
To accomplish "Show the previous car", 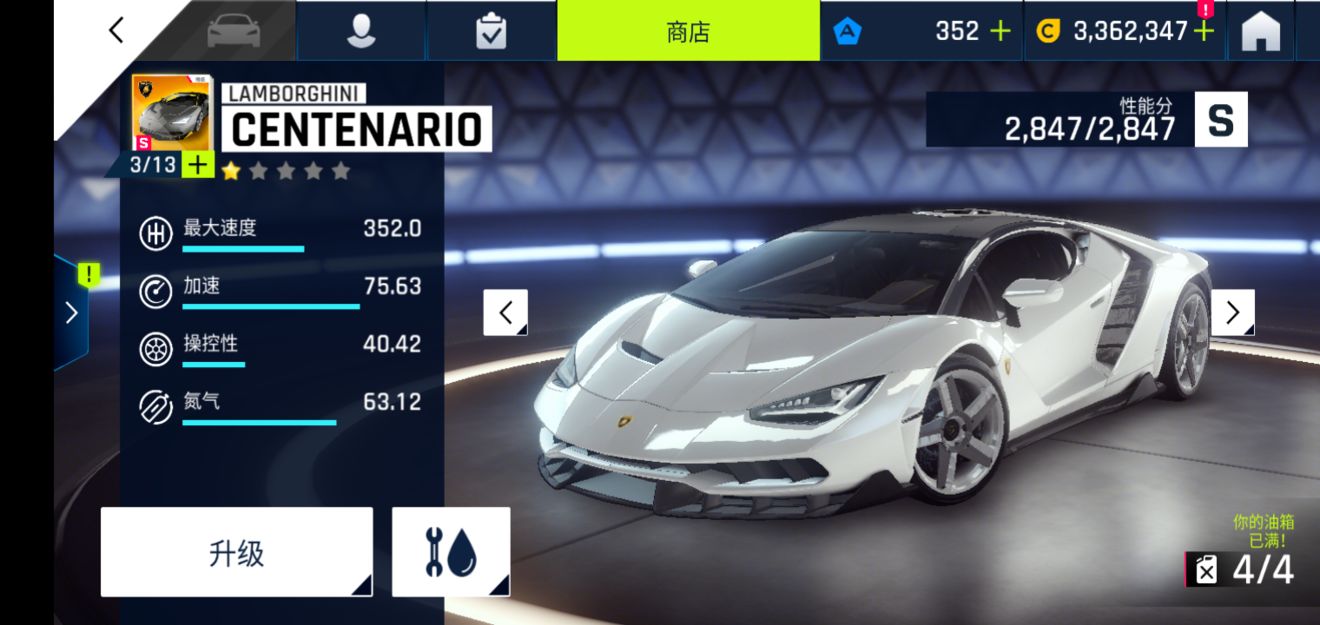I will tap(506, 313).
